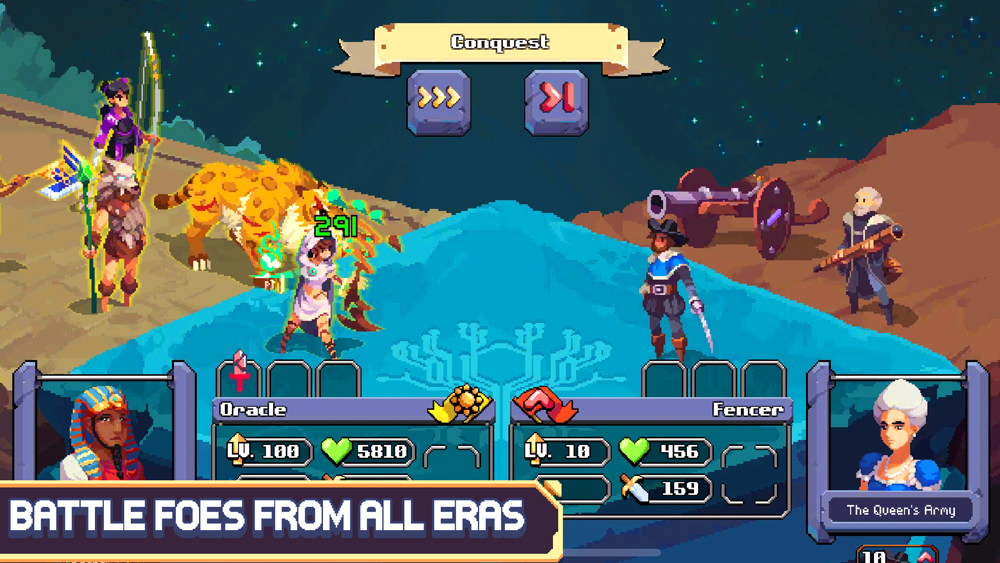Click the Conquest banner title

pos(500,43)
